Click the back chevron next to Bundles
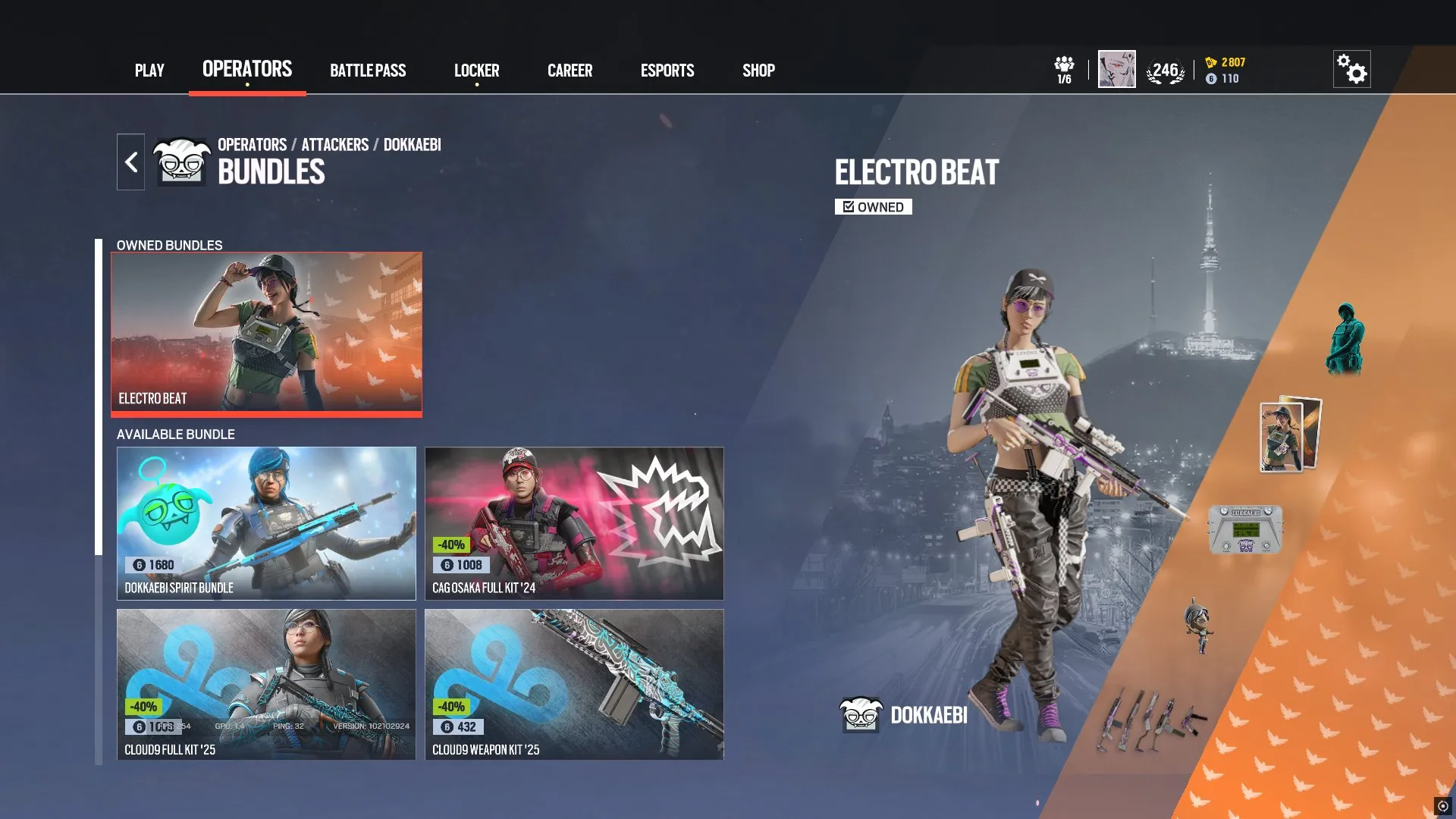The width and height of the screenshot is (1456, 819). 130,161
